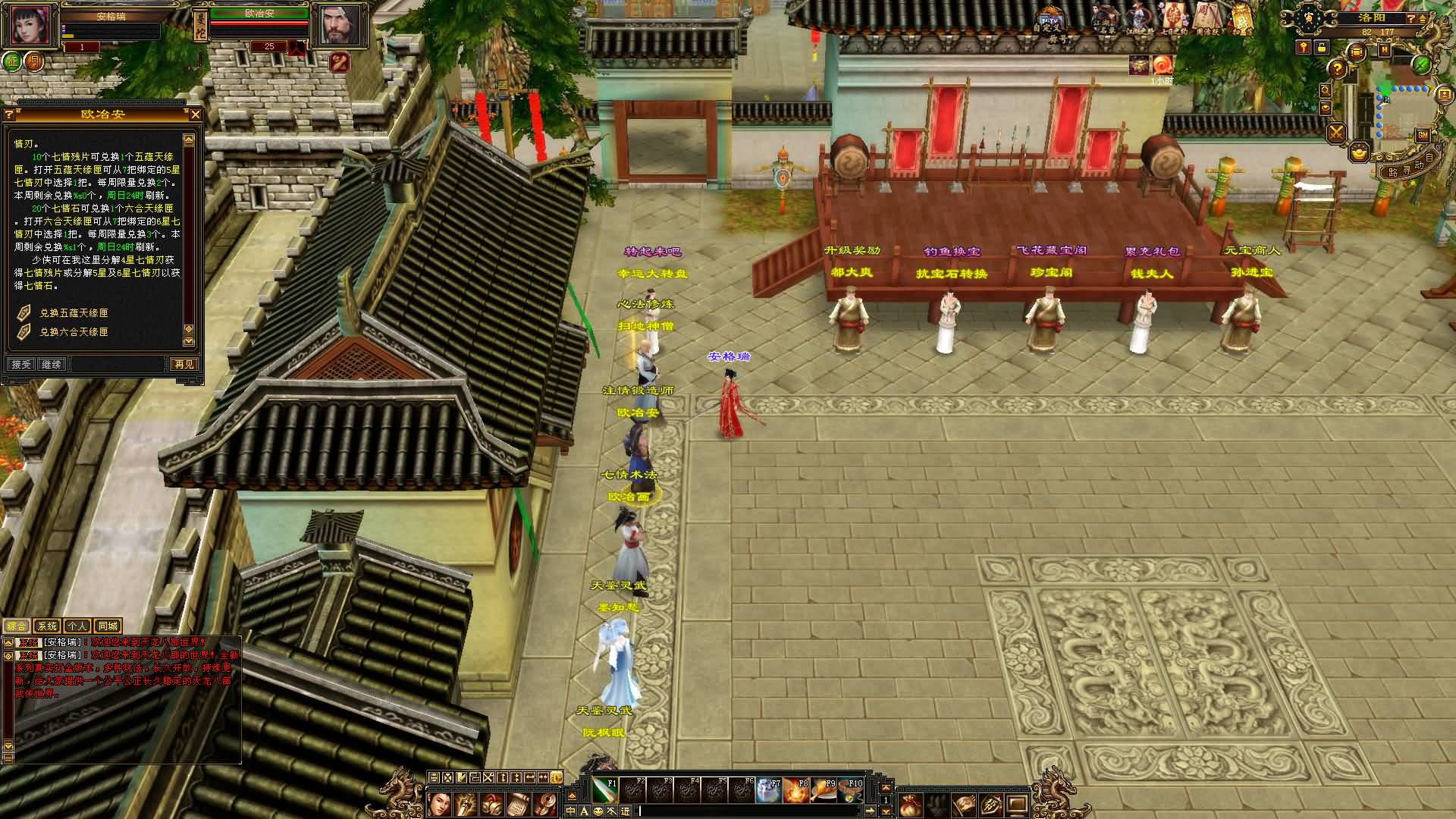
Task: Open the 自定义称号 custom title icon
Action: (1050, 21)
